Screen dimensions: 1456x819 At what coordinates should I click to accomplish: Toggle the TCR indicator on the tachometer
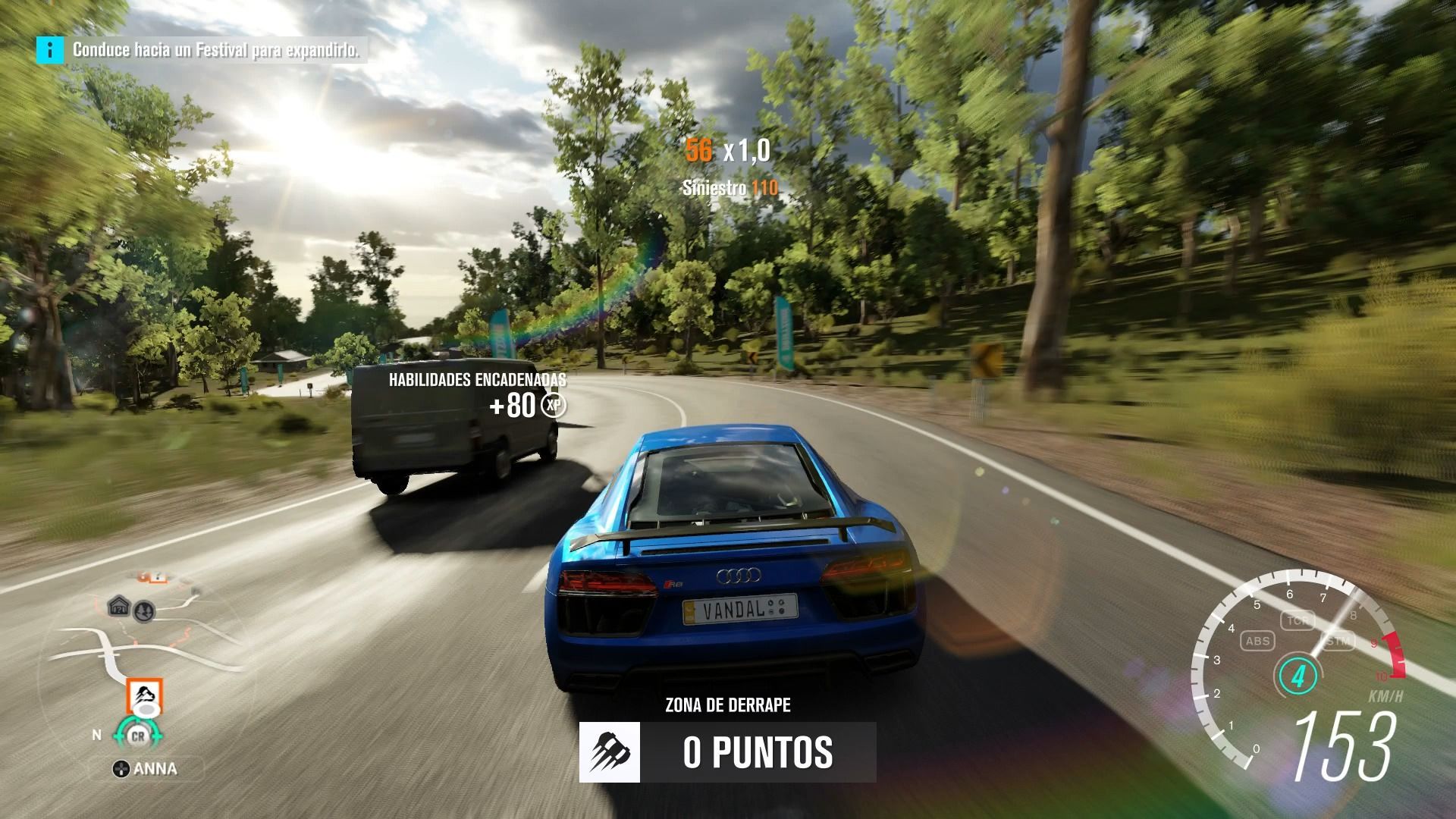1297,620
